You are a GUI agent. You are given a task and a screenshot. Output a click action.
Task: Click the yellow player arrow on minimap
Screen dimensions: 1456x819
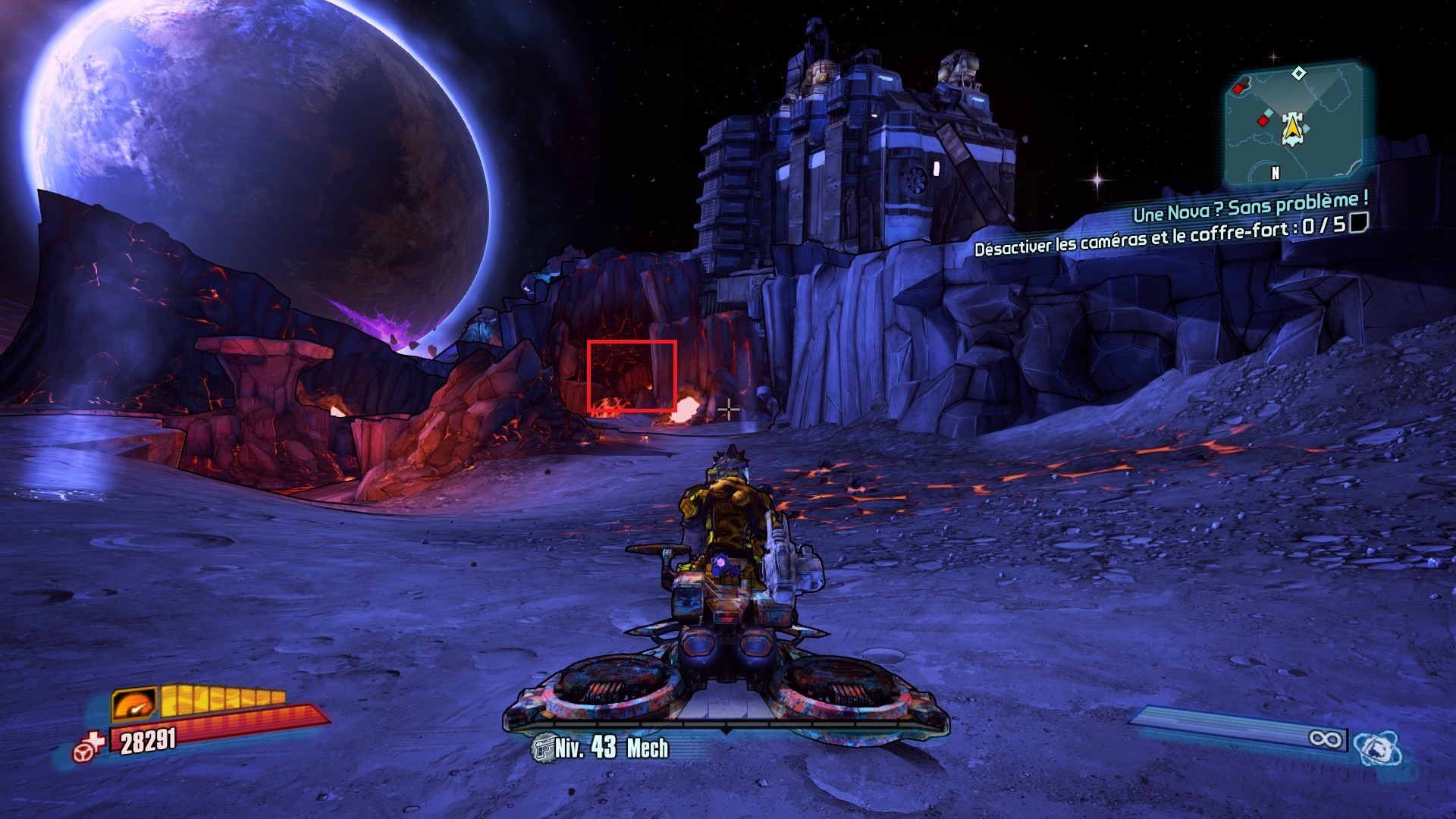(1292, 128)
